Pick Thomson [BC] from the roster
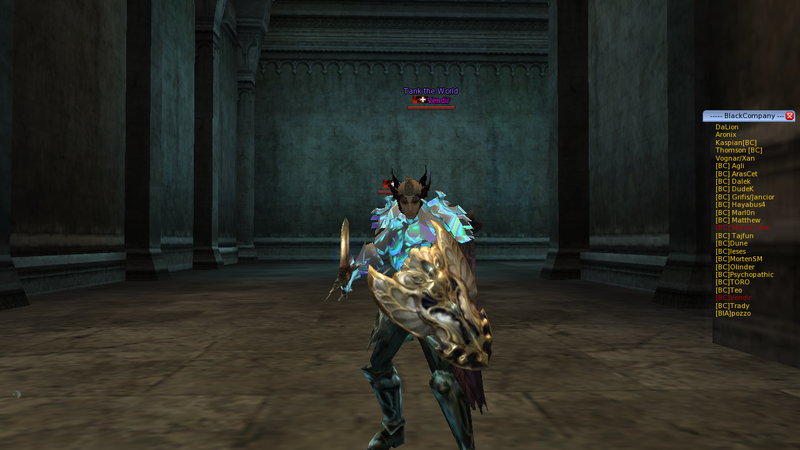This screenshot has width=800, height=450. (739, 150)
